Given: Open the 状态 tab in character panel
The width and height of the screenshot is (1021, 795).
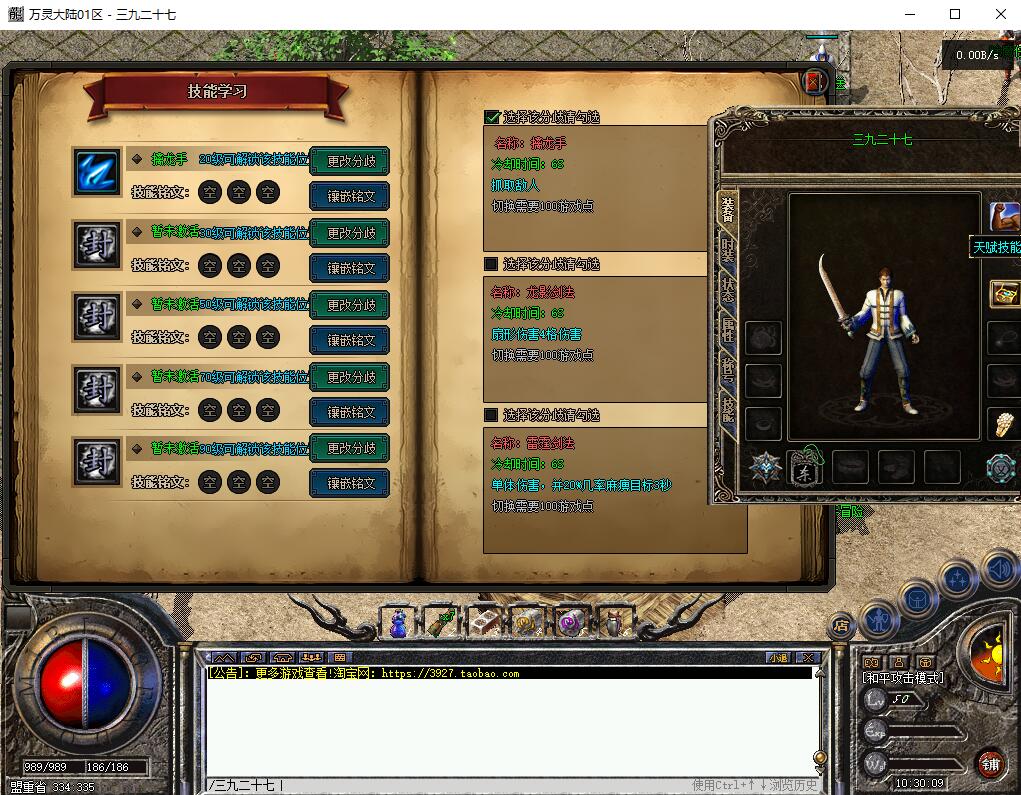Looking at the screenshot, I should (x=728, y=292).
